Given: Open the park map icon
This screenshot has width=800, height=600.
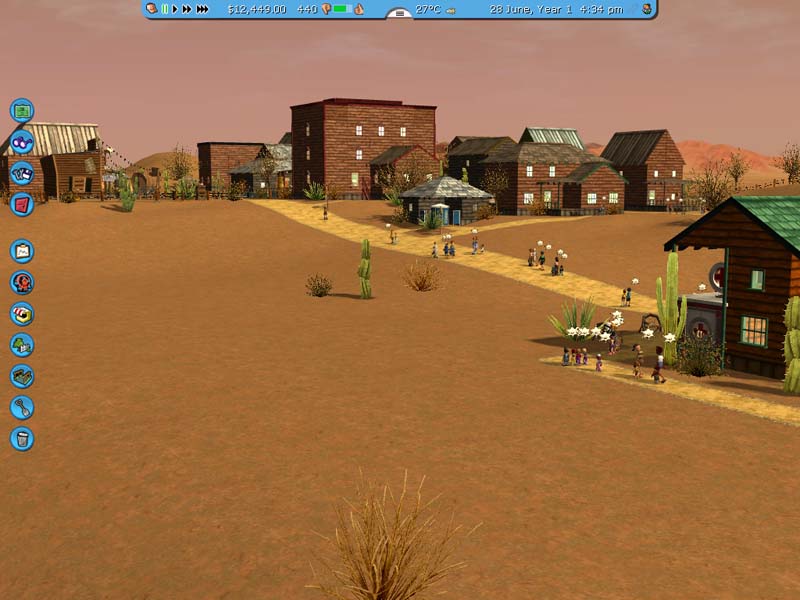Looking at the screenshot, I should point(22,111).
